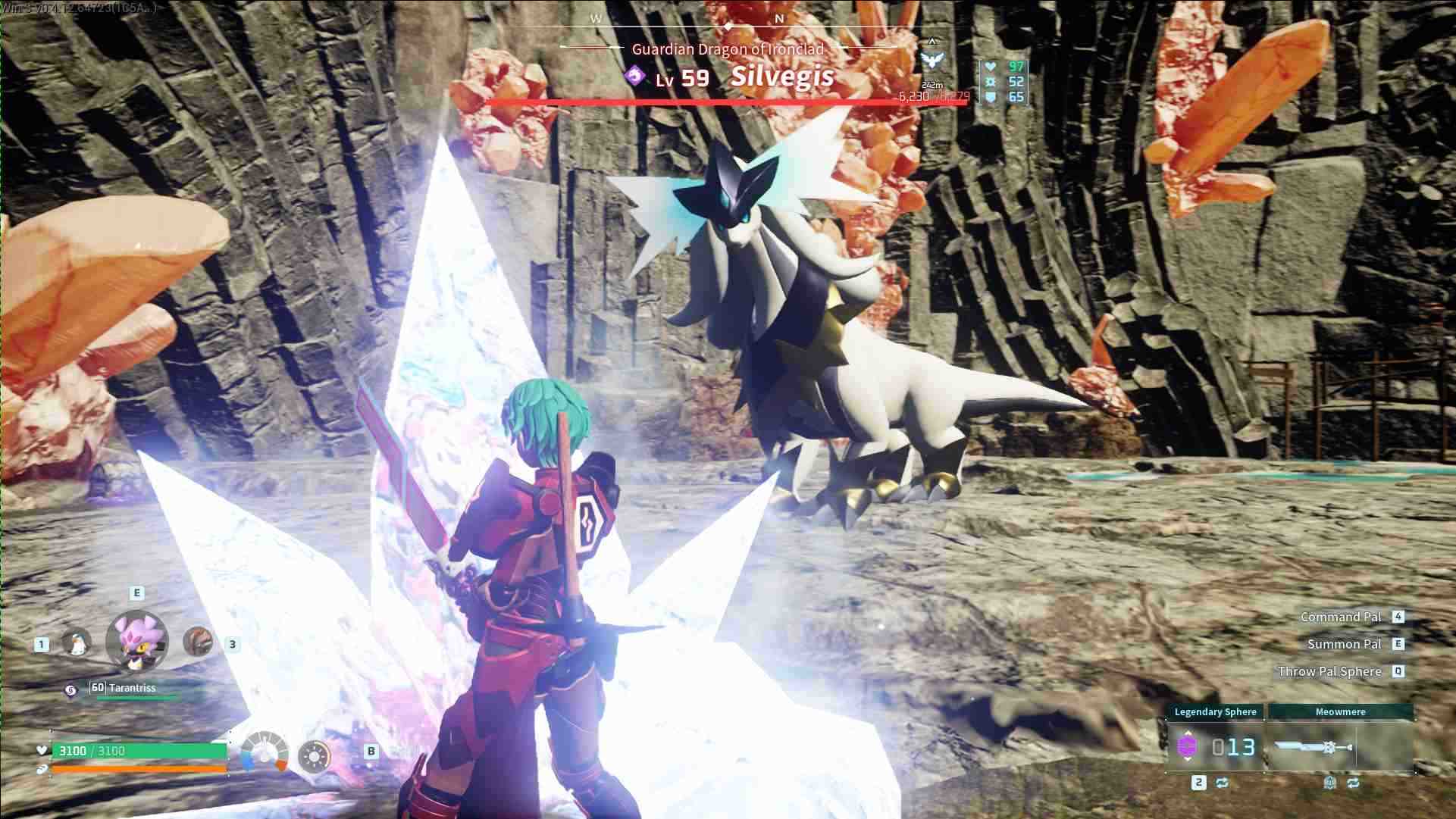Select the Tarantriss party pal portrait
This screenshot has height=819, width=1456.
coord(136,641)
